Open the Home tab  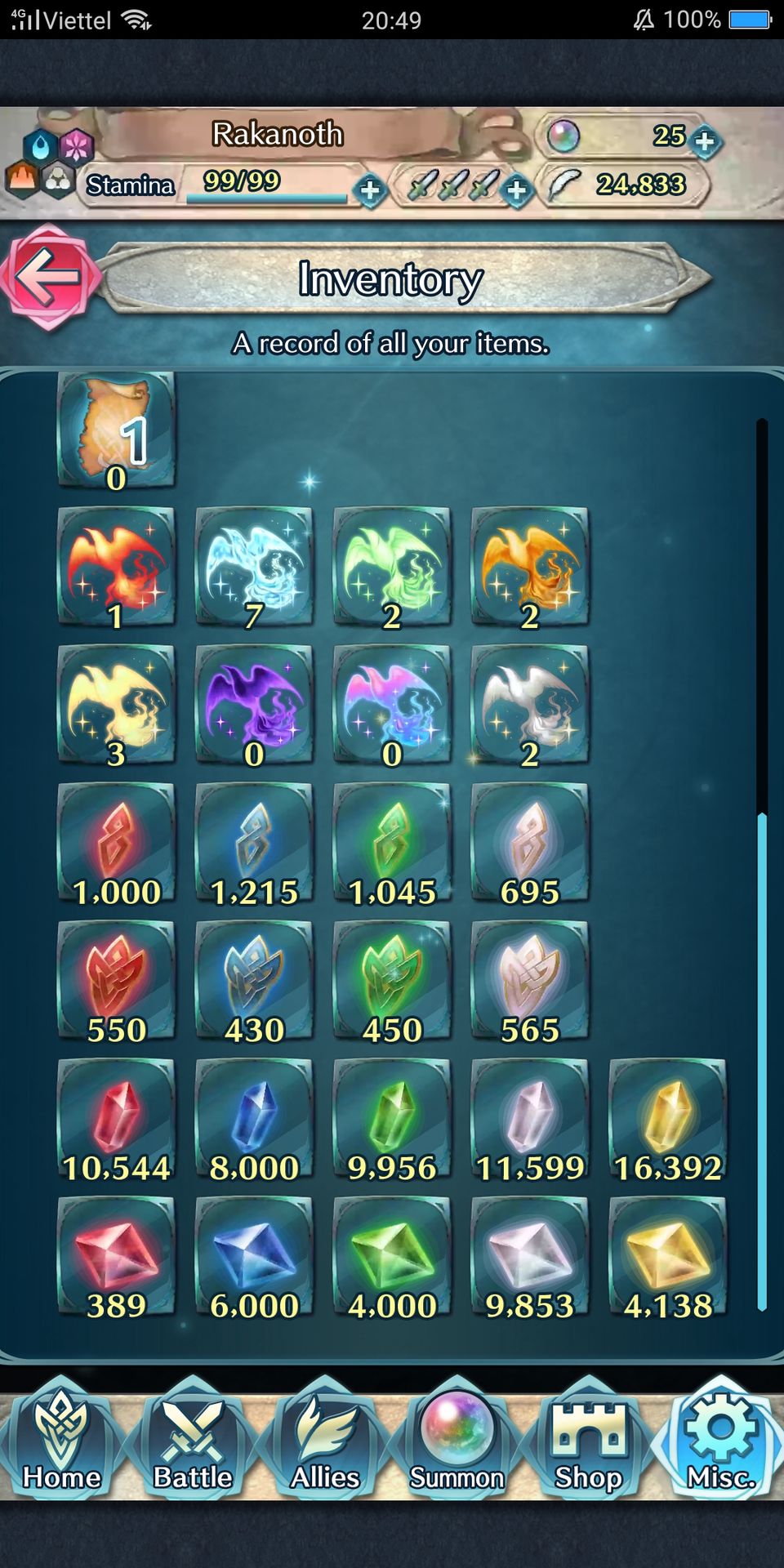click(x=62, y=1440)
